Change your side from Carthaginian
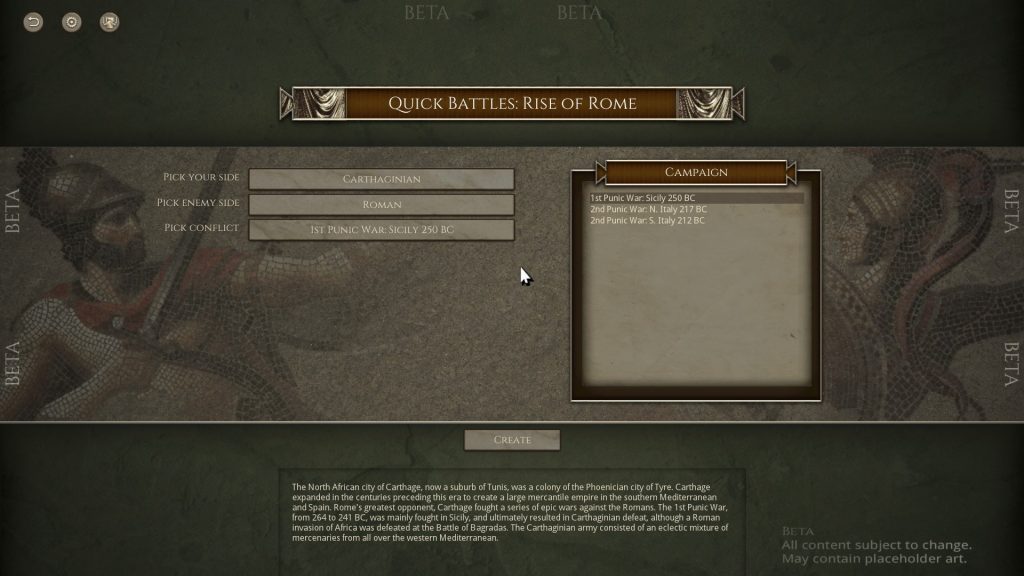The image size is (1024, 576). 381,179
